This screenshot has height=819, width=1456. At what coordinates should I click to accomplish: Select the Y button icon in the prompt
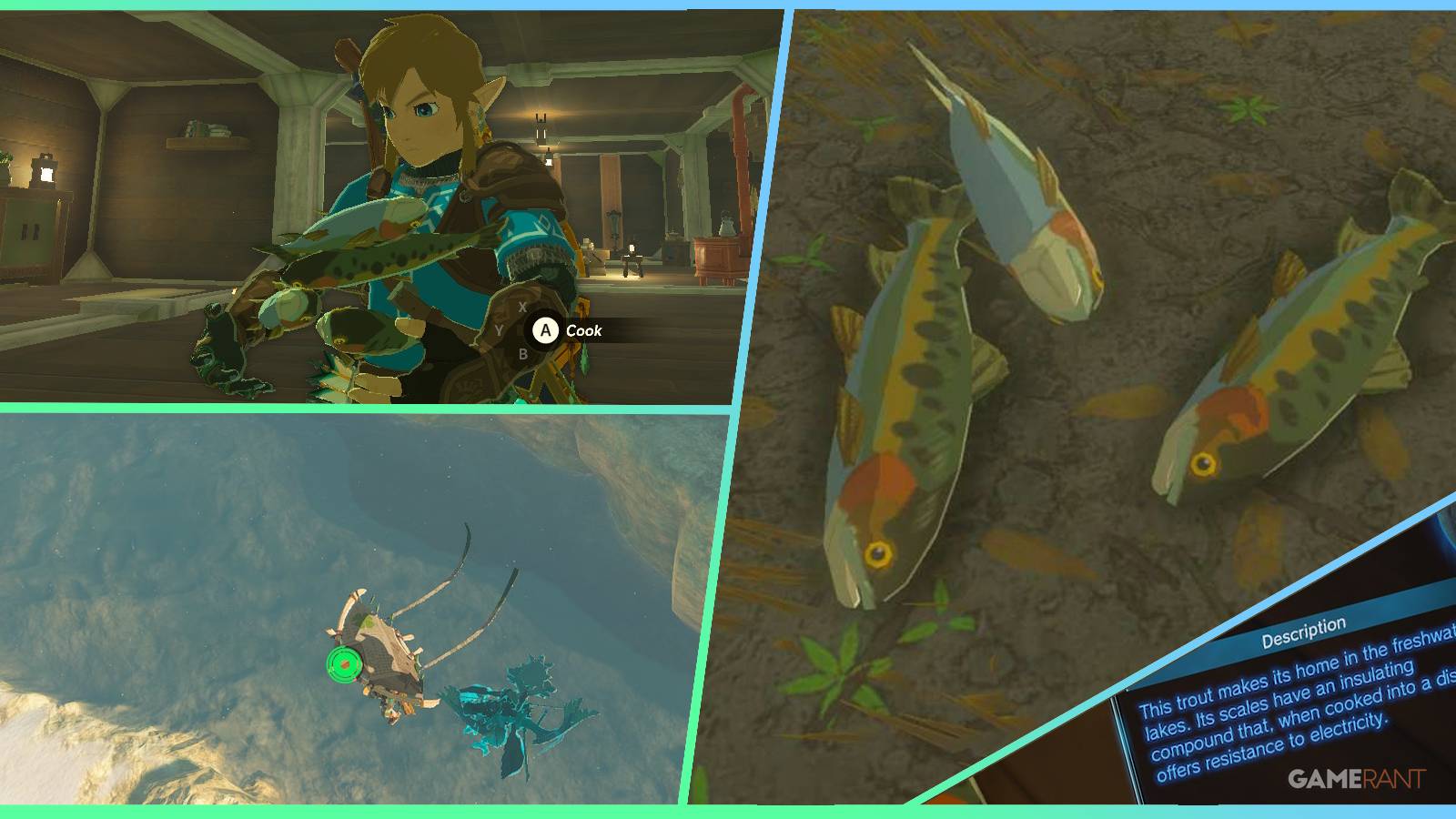499,329
